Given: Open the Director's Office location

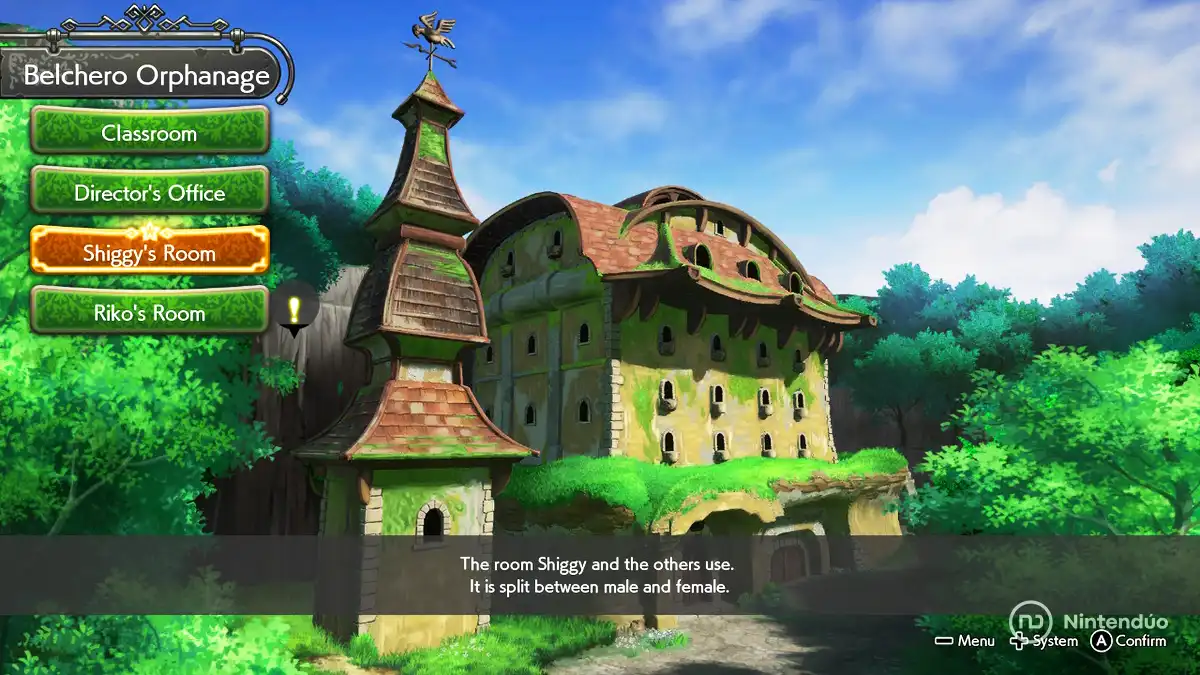Looking at the screenshot, I should click(x=149, y=193).
